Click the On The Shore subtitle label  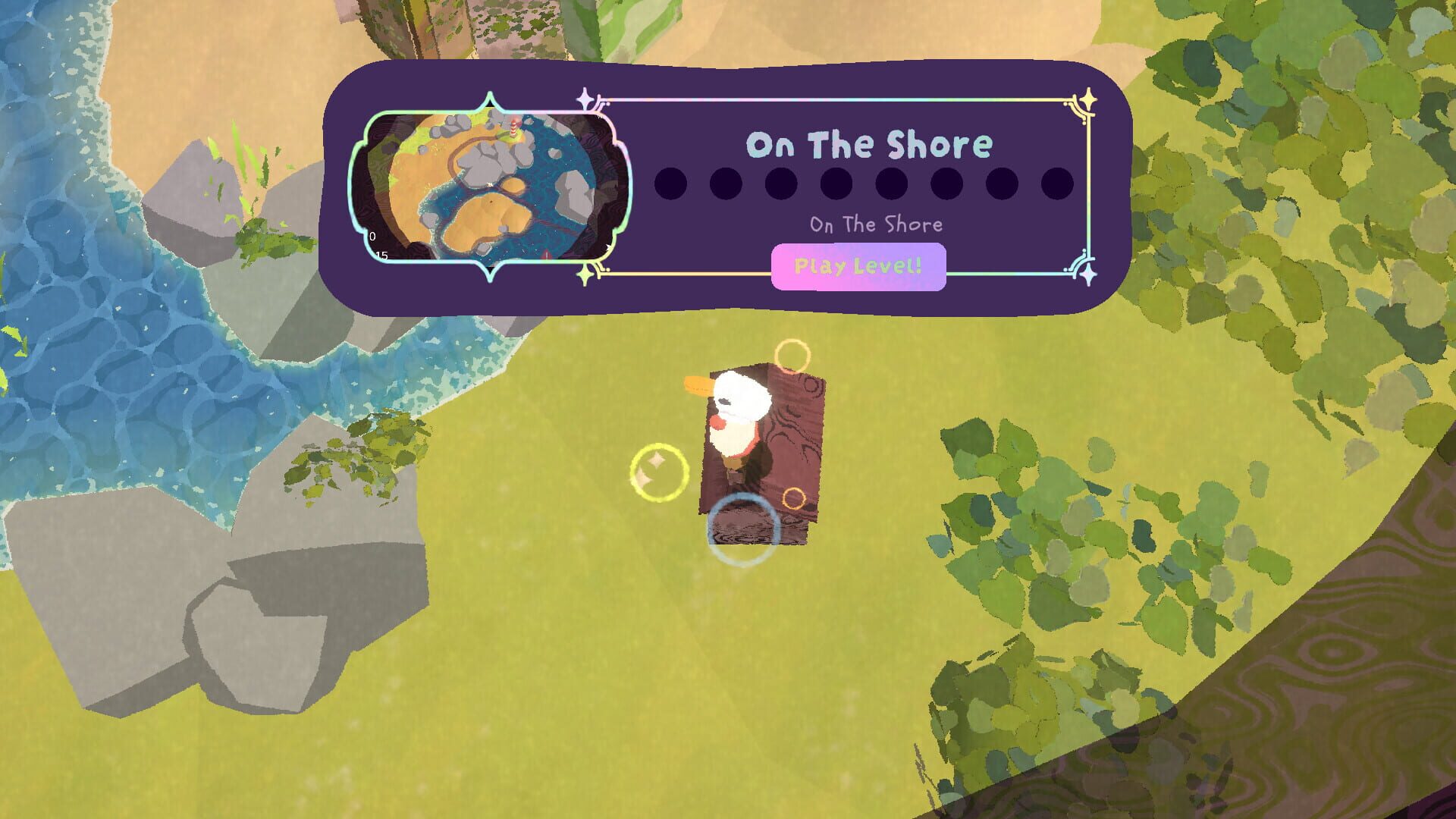[x=876, y=224]
